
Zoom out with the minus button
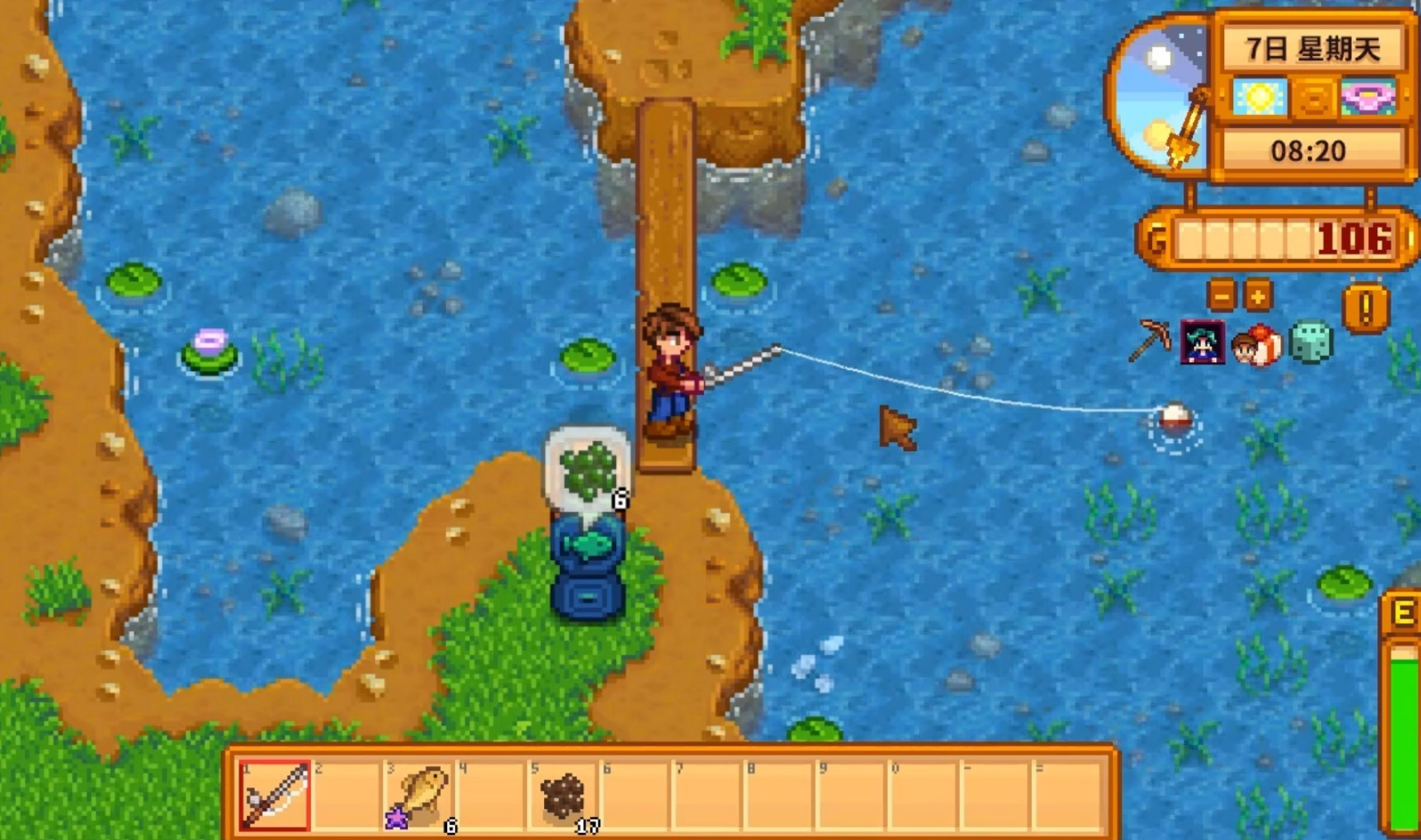[1222, 295]
